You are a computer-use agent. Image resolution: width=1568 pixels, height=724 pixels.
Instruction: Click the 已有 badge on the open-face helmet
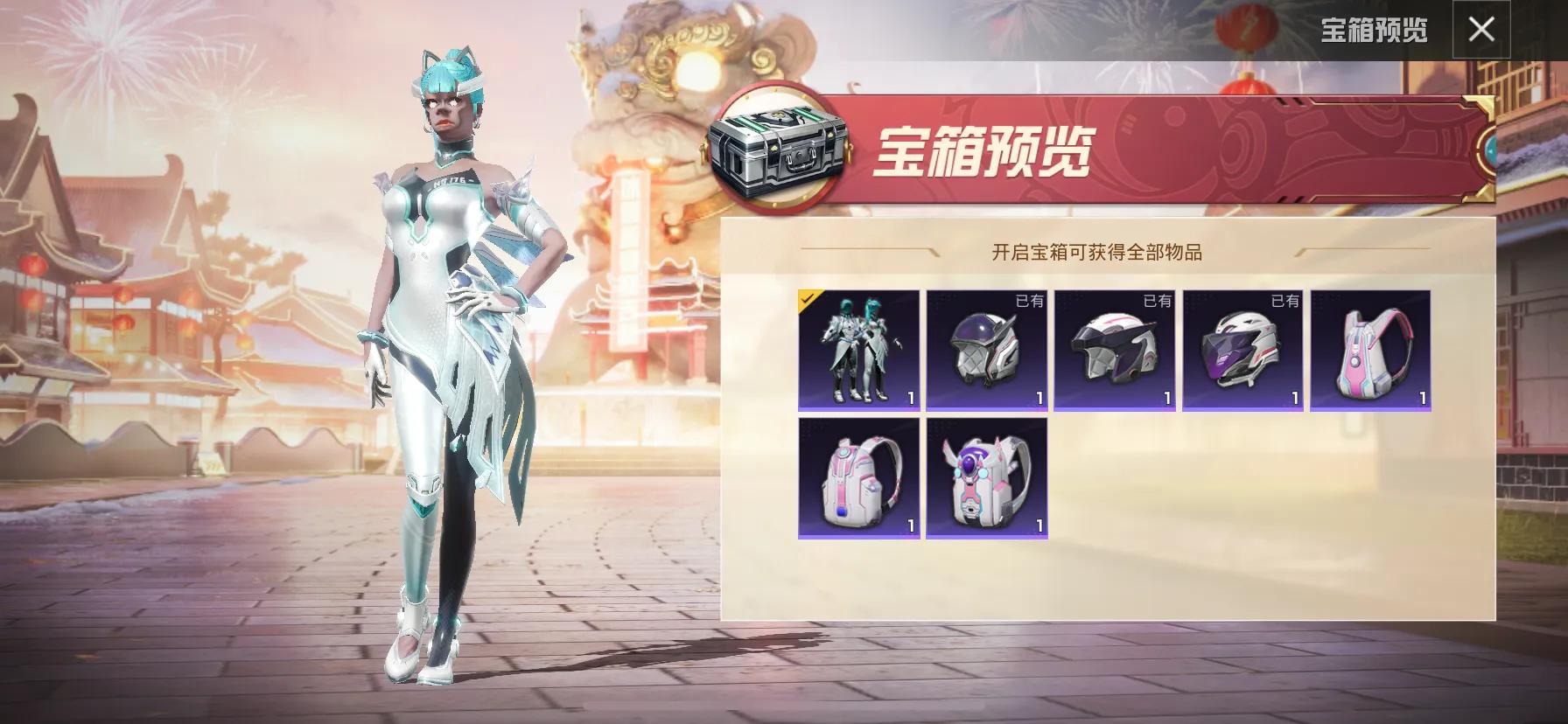(x=1156, y=303)
